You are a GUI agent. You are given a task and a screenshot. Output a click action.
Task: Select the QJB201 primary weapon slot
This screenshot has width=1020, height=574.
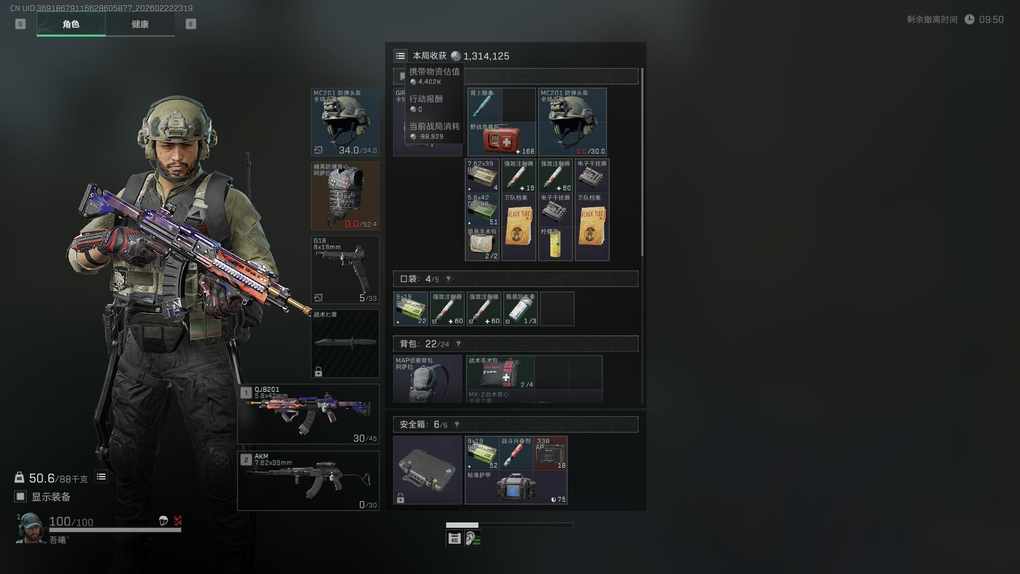309,414
